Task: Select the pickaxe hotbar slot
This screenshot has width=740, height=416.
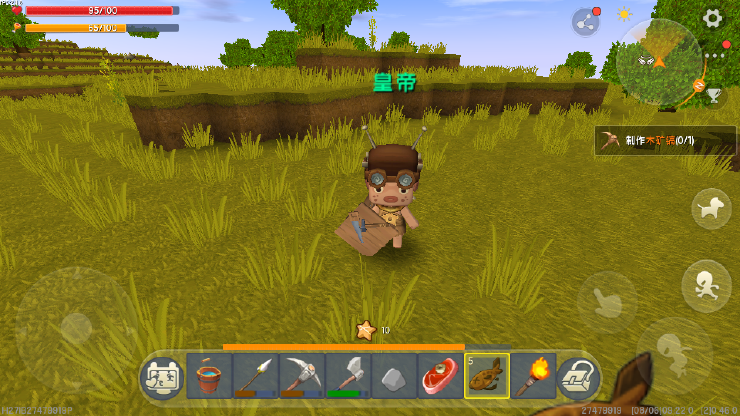Action: (x=301, y=377)
